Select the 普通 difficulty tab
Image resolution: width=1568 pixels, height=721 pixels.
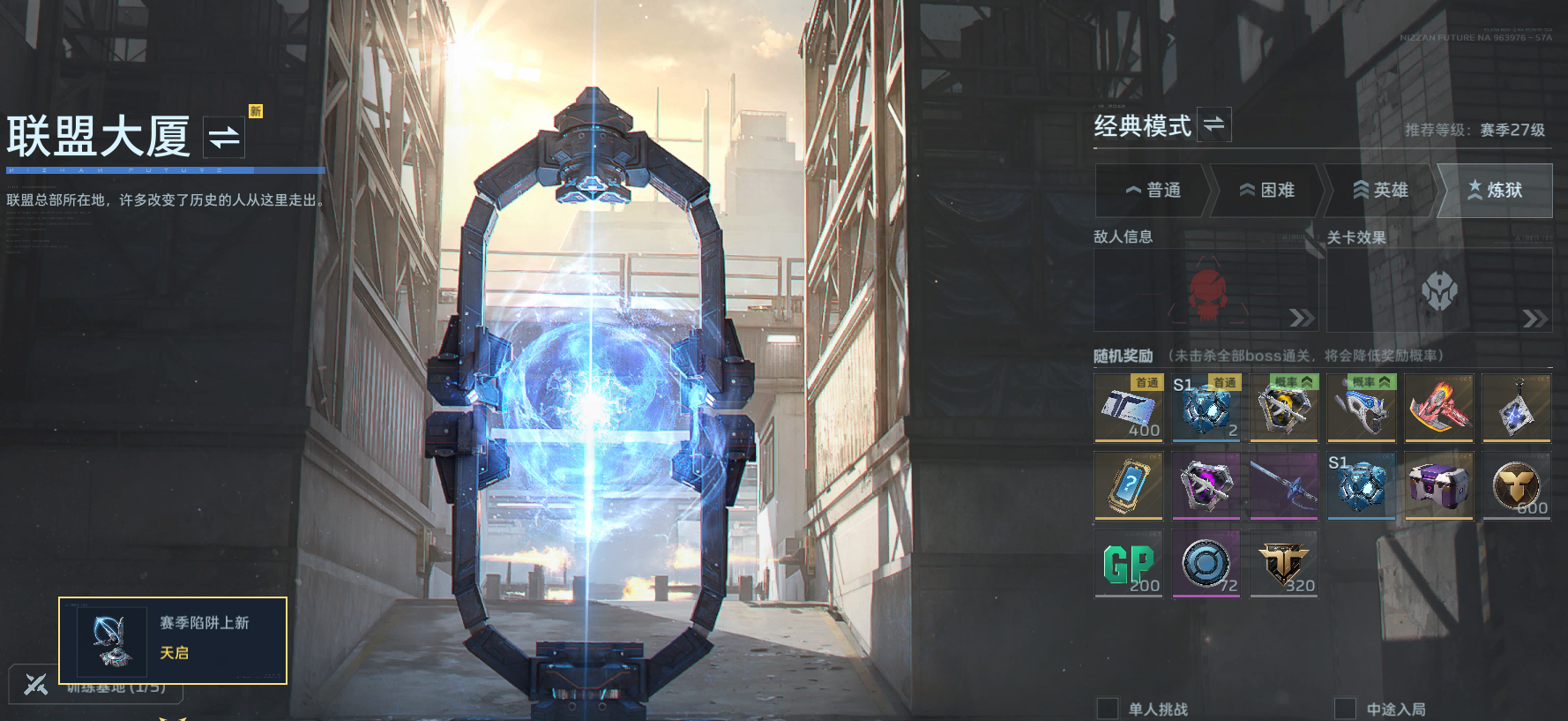pyautogui.click(x=1153, y=190)
